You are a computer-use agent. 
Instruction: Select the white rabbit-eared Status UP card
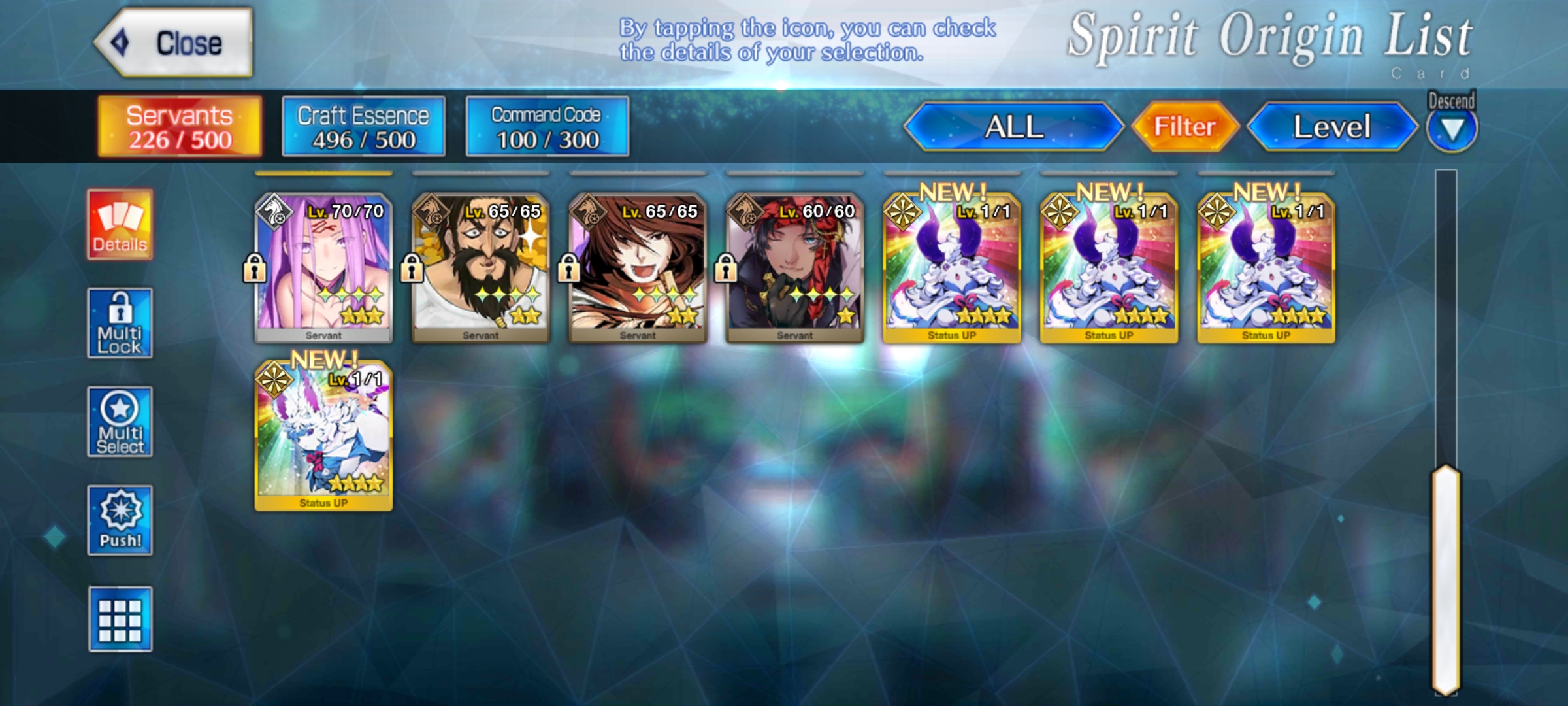tap(323, 436)
